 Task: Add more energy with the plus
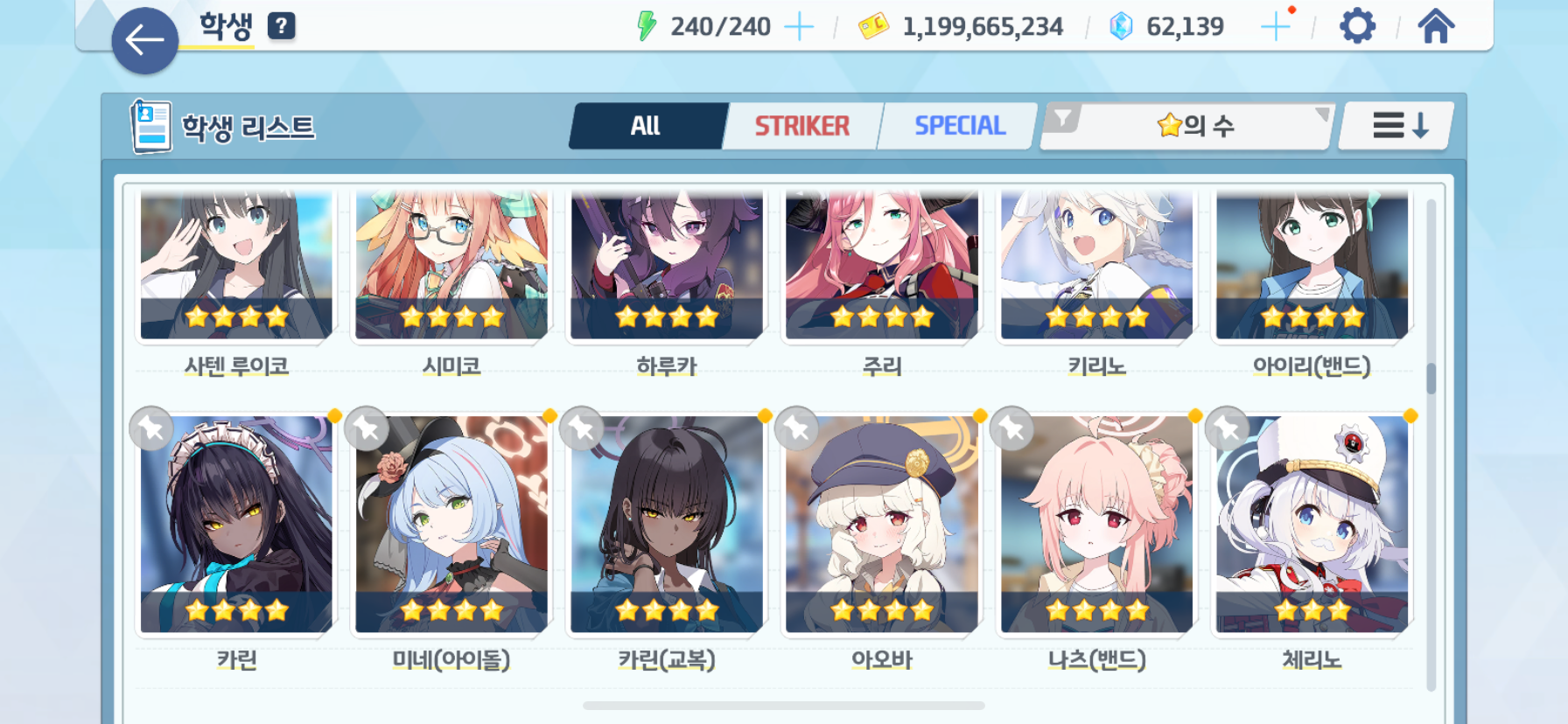point(798,27)
